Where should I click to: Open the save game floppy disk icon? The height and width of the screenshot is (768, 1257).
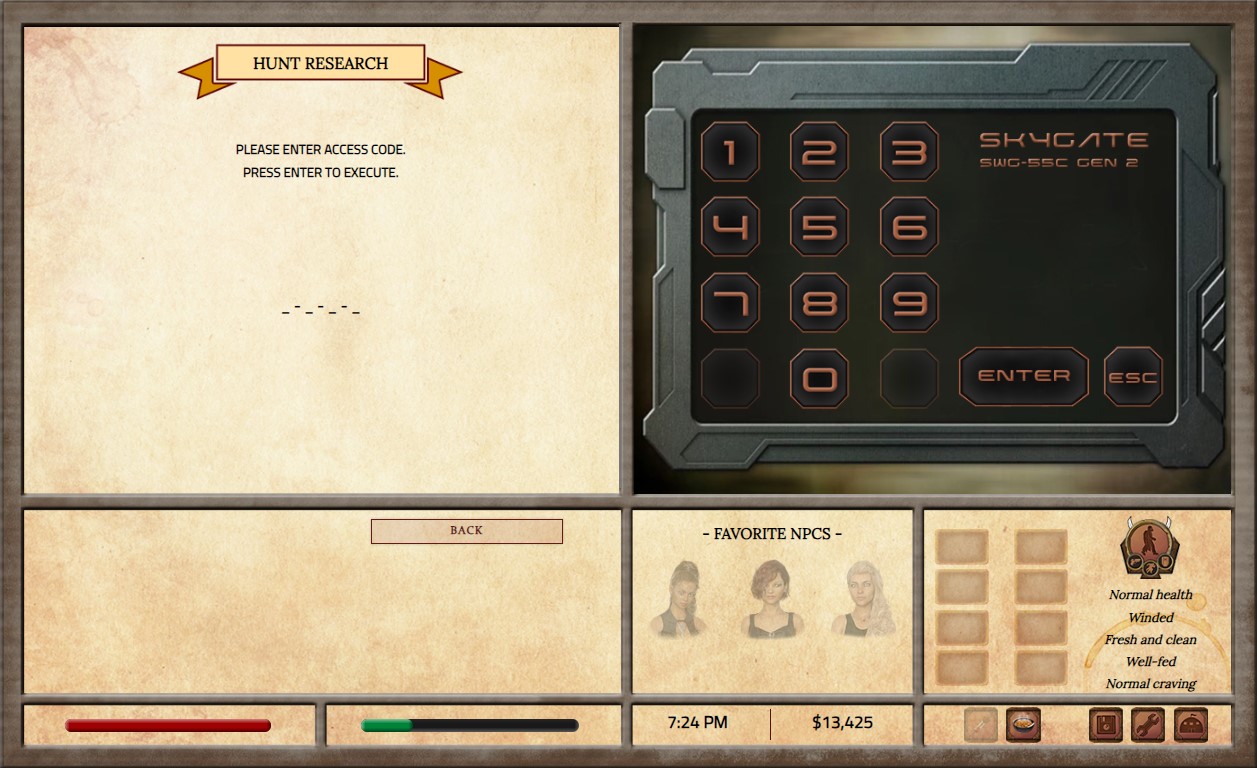tap(1105, 724)
